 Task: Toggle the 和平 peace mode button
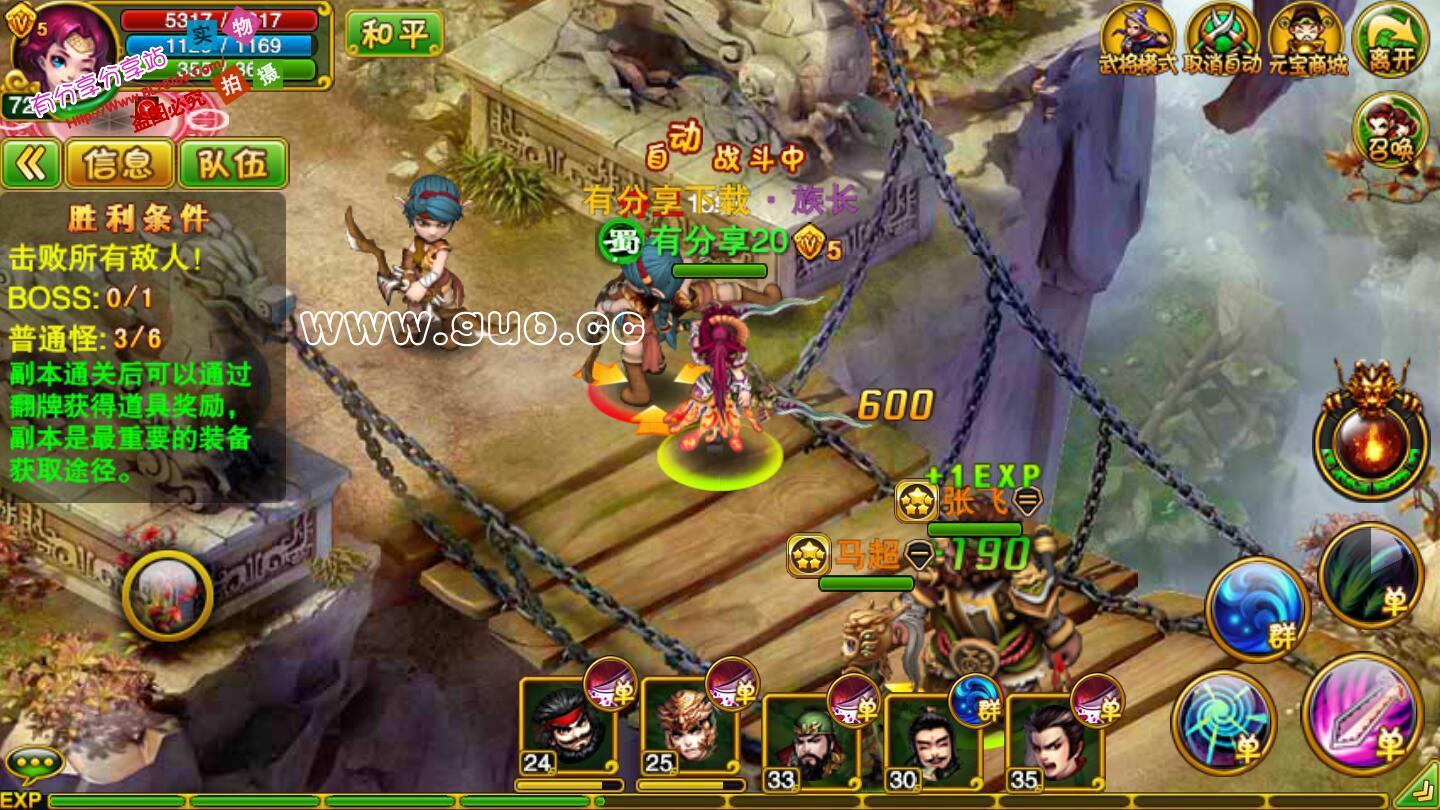[x=394, y=34]
